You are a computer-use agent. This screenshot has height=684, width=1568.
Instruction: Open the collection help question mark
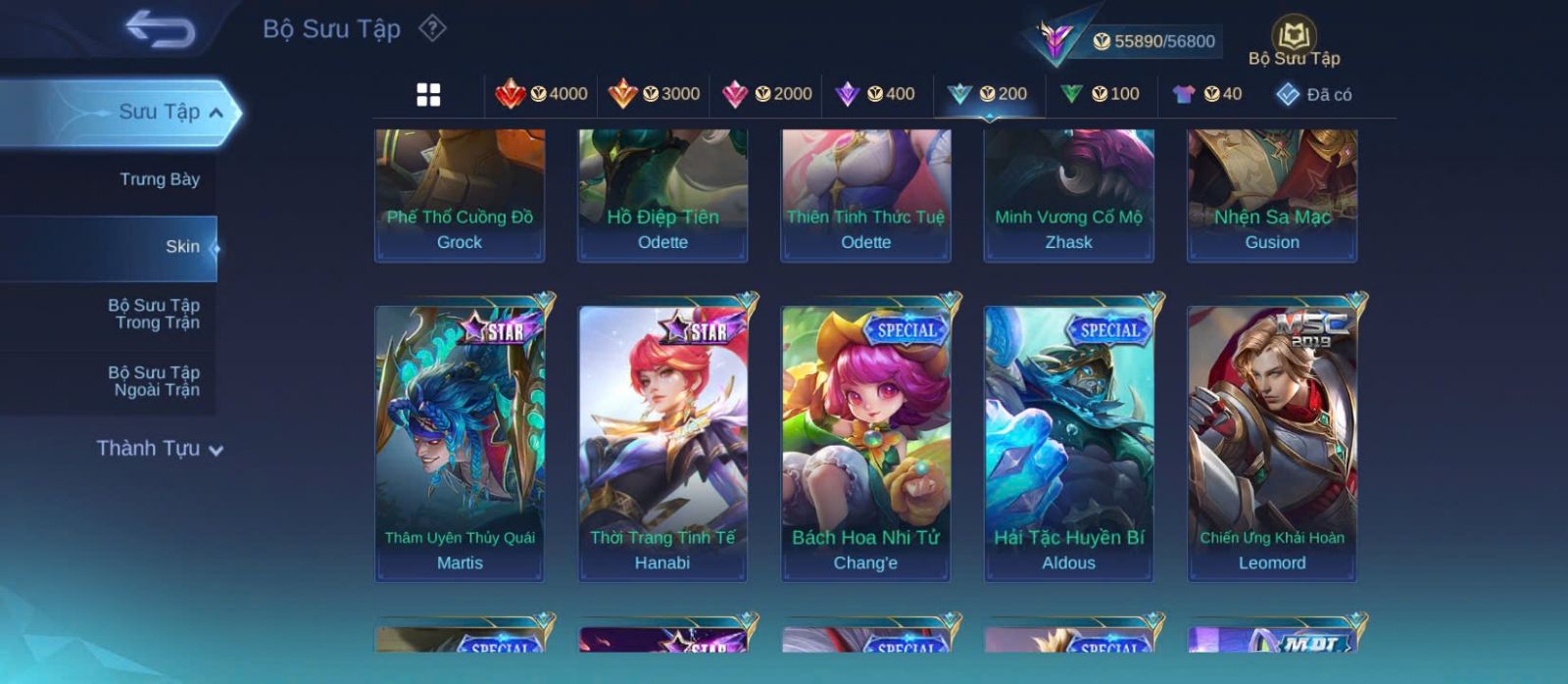pos(432,28)
